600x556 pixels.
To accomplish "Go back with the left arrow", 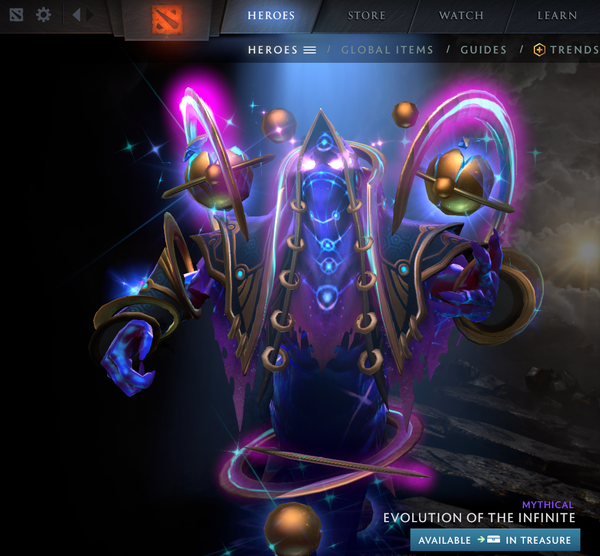I will [x=76, y=15].
